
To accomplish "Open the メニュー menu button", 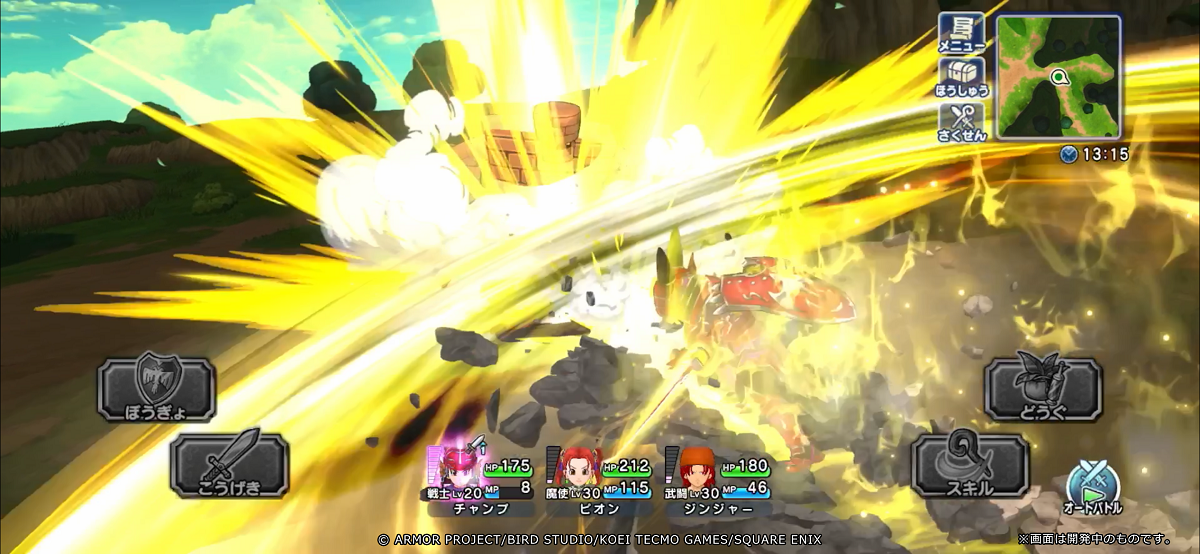I will [962, 33].
